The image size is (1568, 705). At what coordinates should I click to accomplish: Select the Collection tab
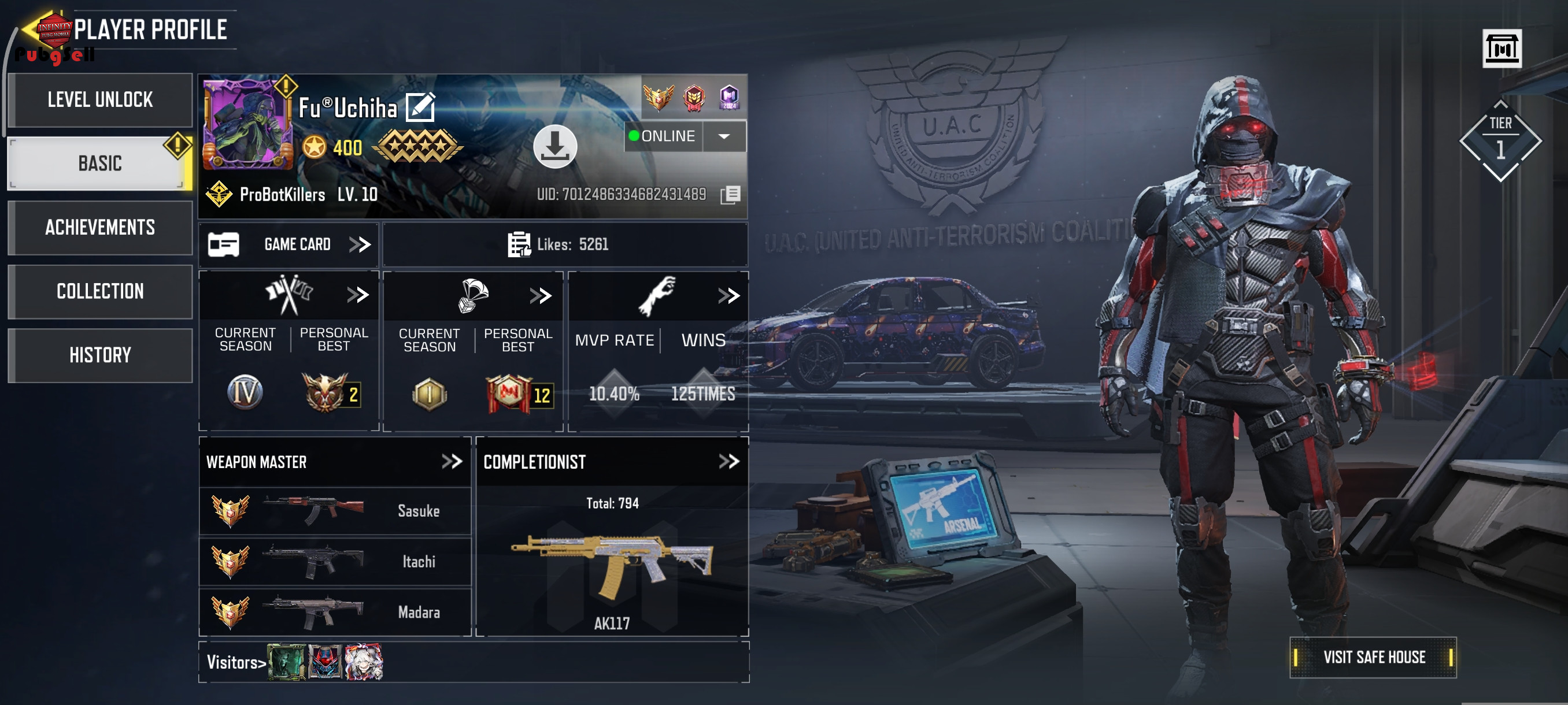100,291
